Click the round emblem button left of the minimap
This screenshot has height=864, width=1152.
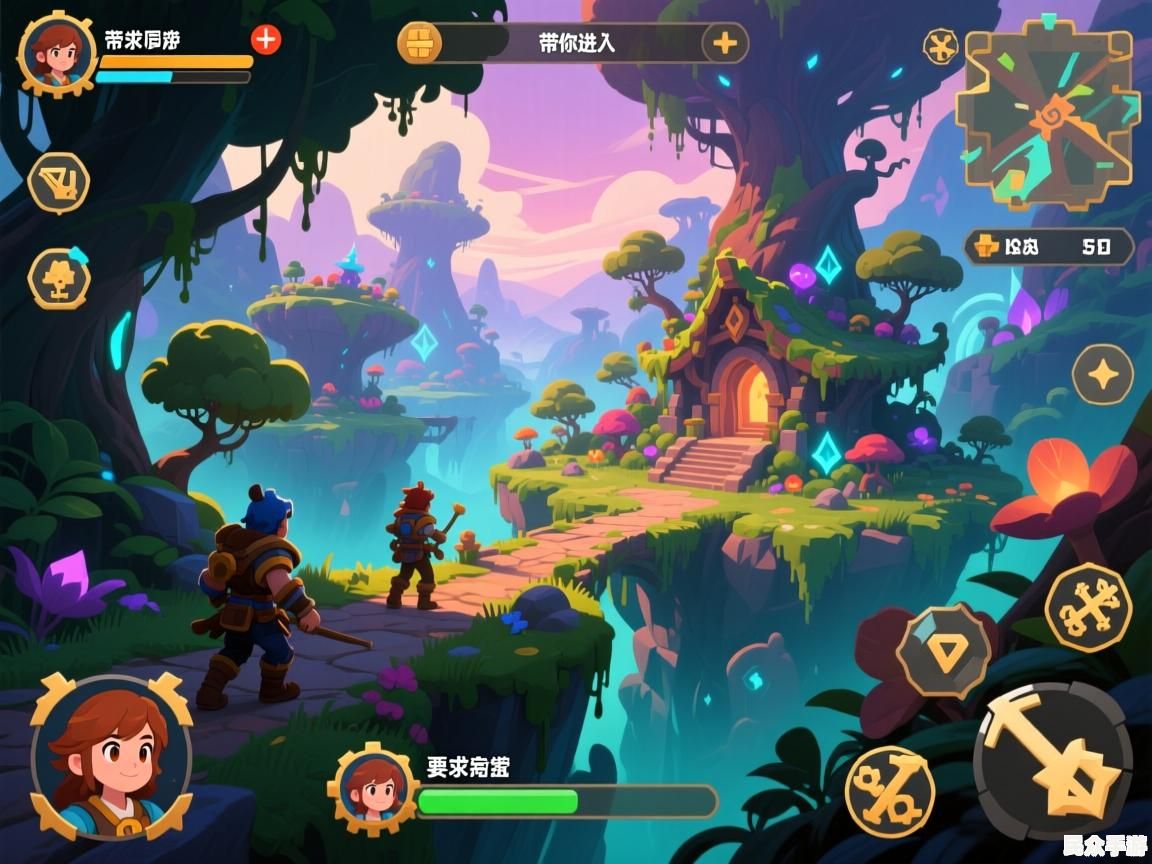(940, 46)
